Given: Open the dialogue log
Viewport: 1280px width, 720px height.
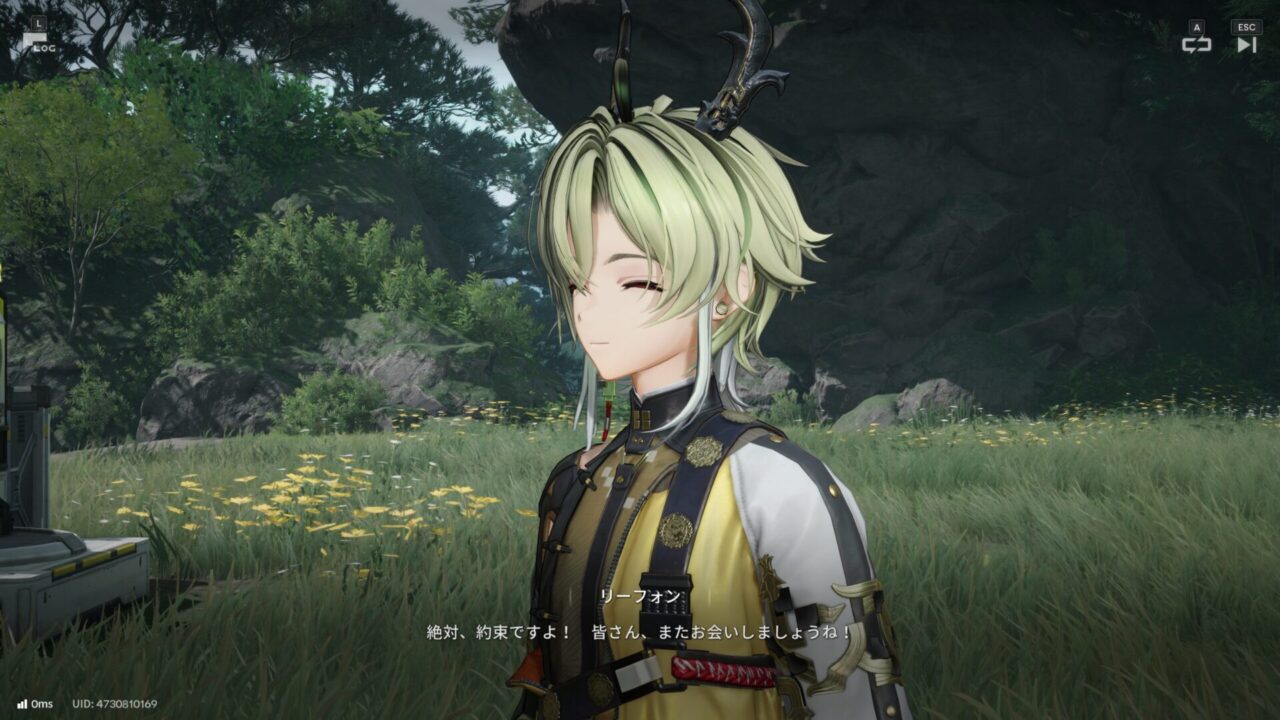Looking at the screenshot, I should pyautogui.click(x=38, y=42).
